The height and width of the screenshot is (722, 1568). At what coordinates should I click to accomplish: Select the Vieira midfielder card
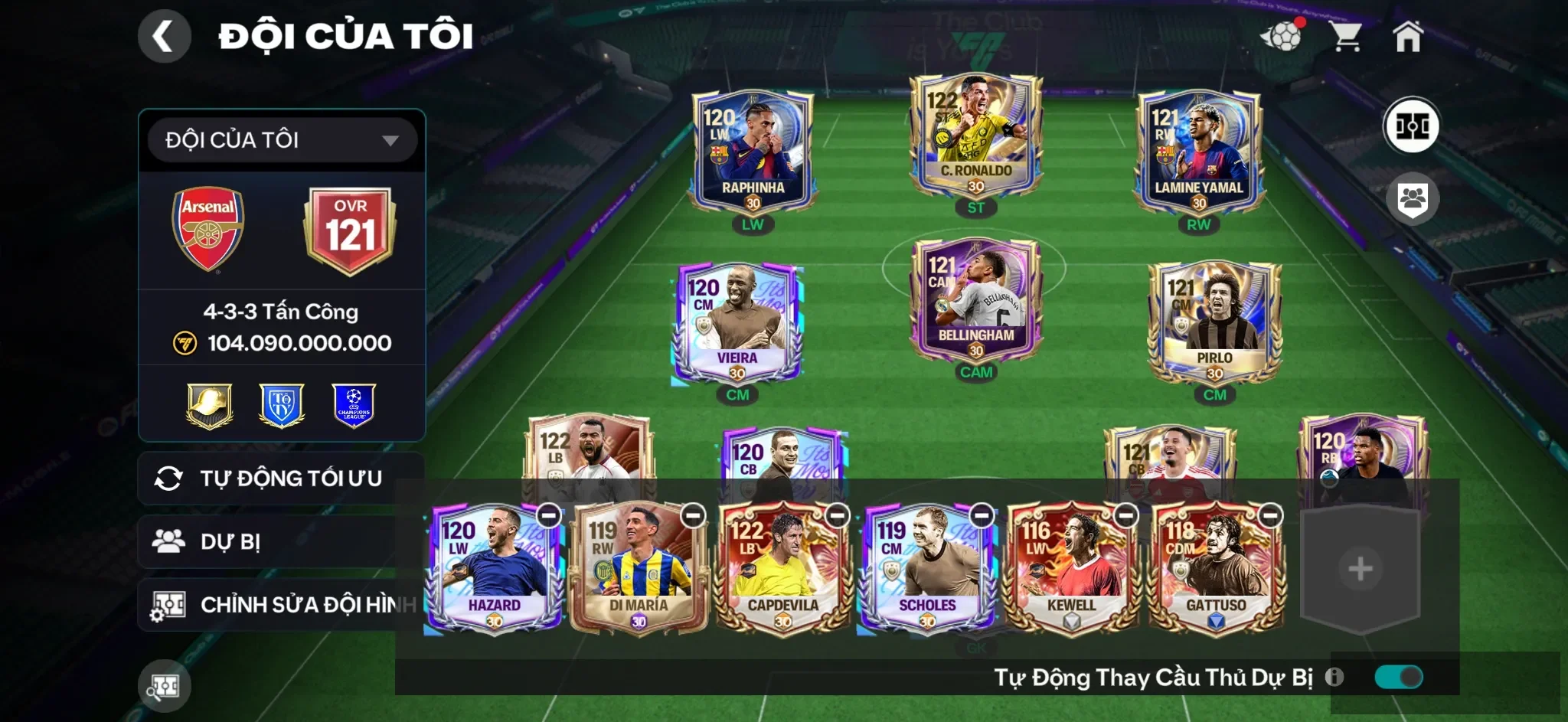[x=737, y=322]
